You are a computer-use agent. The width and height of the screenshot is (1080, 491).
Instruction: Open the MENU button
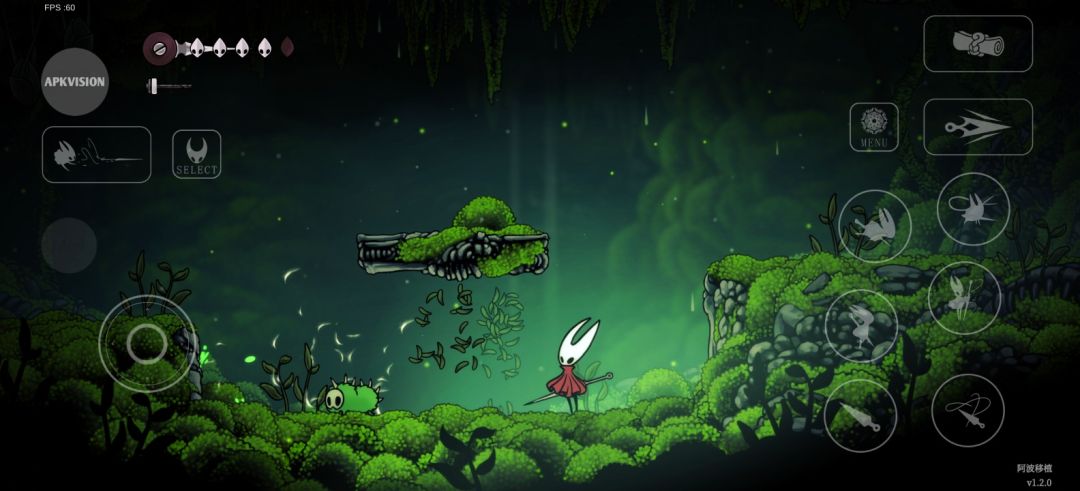click(x=873, y=127)
